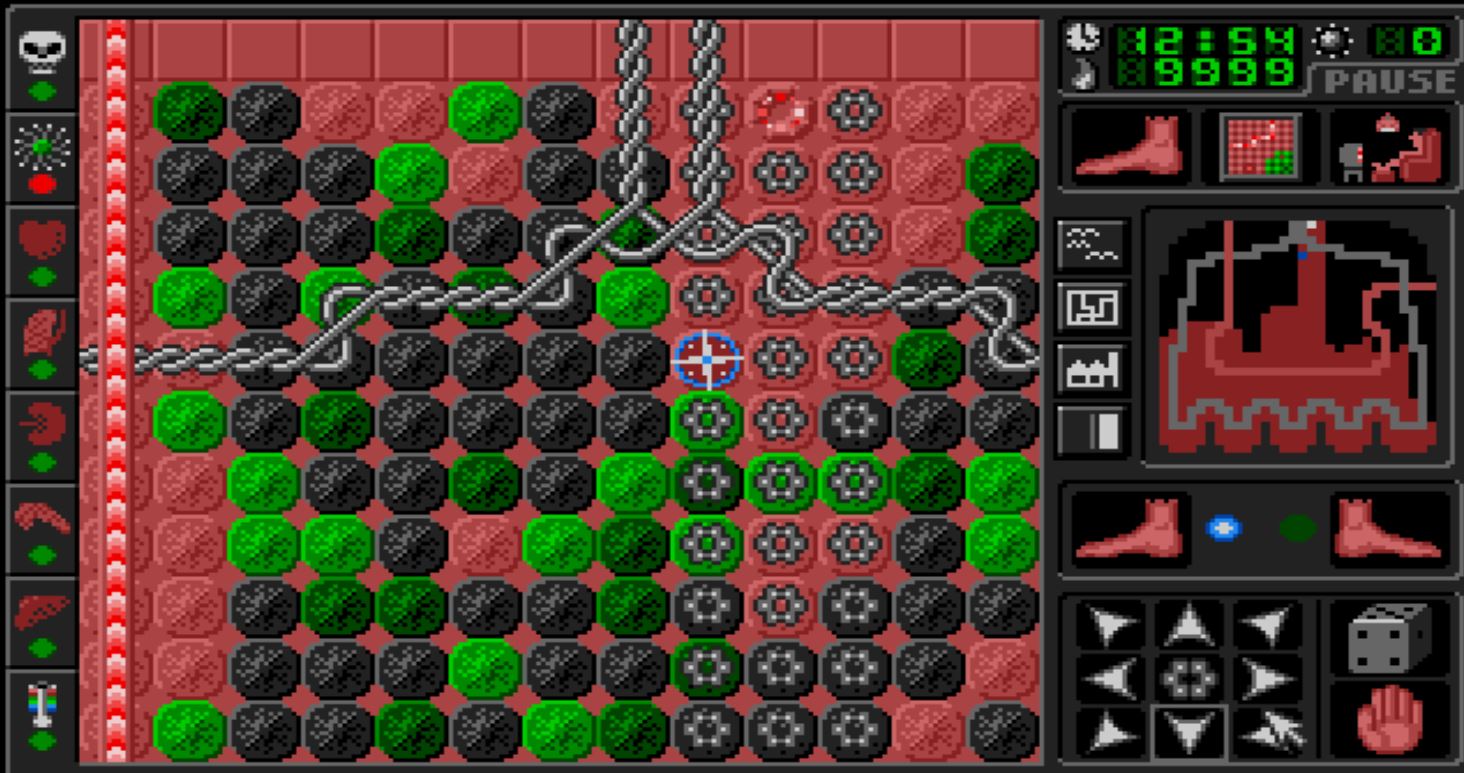Select the foot facing left beside the green dot
Image resolution: width=1464 pixels, height=773 pixels.
coord(1386,530)
